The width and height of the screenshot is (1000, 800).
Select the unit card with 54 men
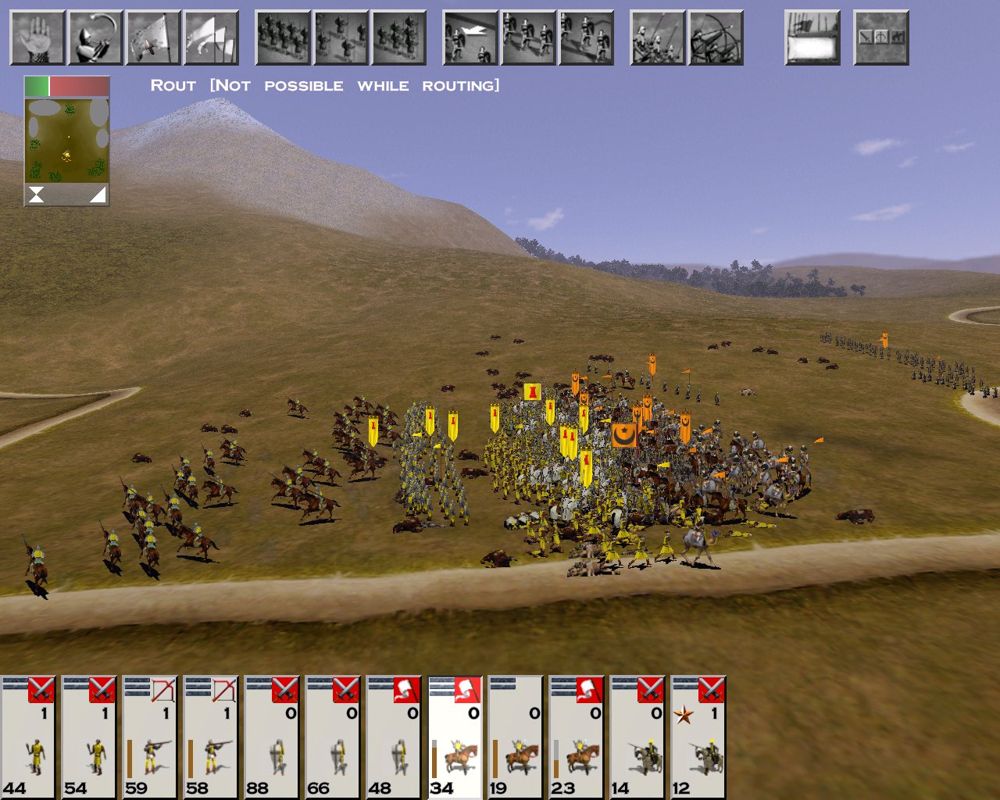89,737
